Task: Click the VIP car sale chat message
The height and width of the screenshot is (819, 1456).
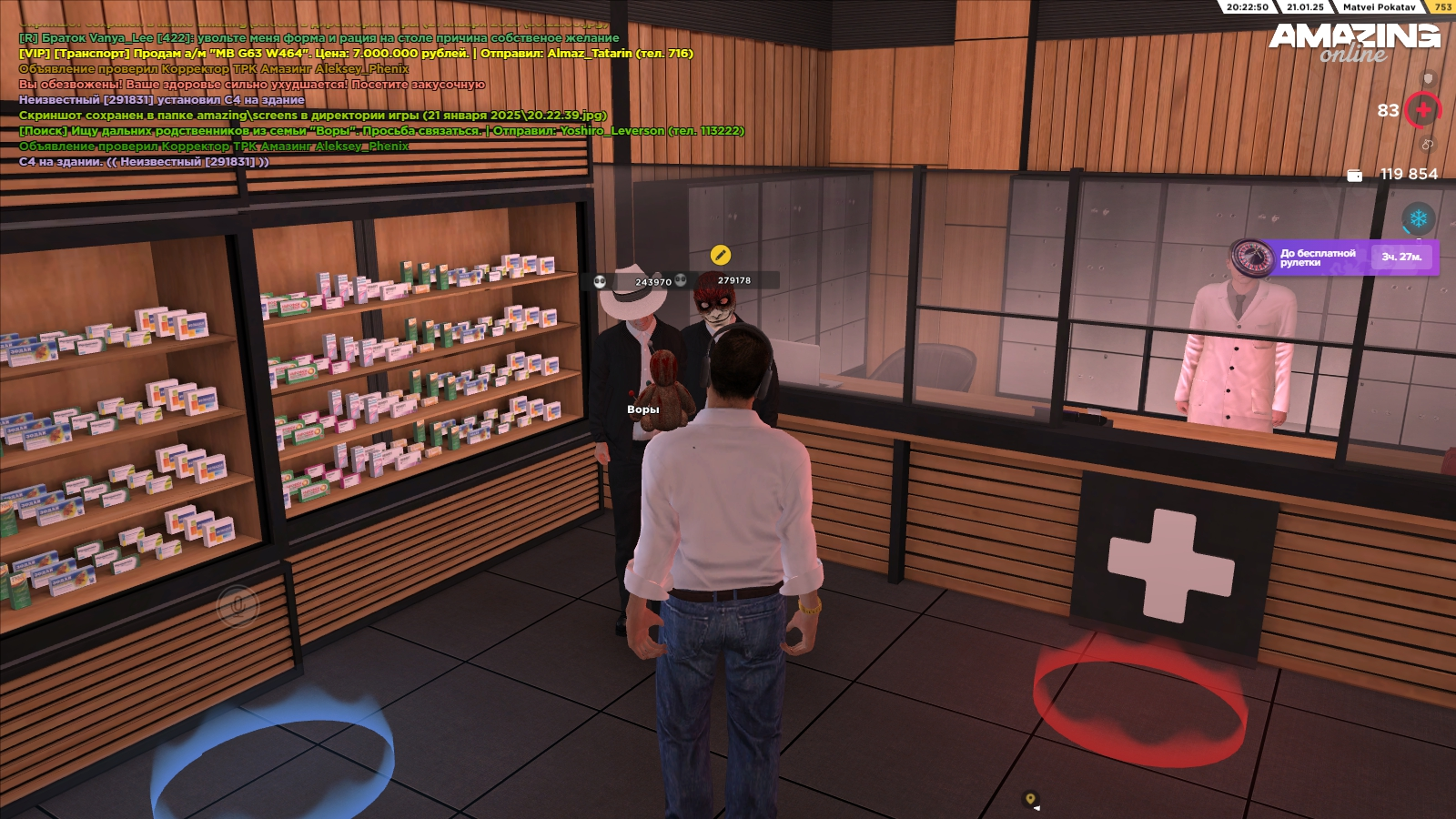Action: 356,54
